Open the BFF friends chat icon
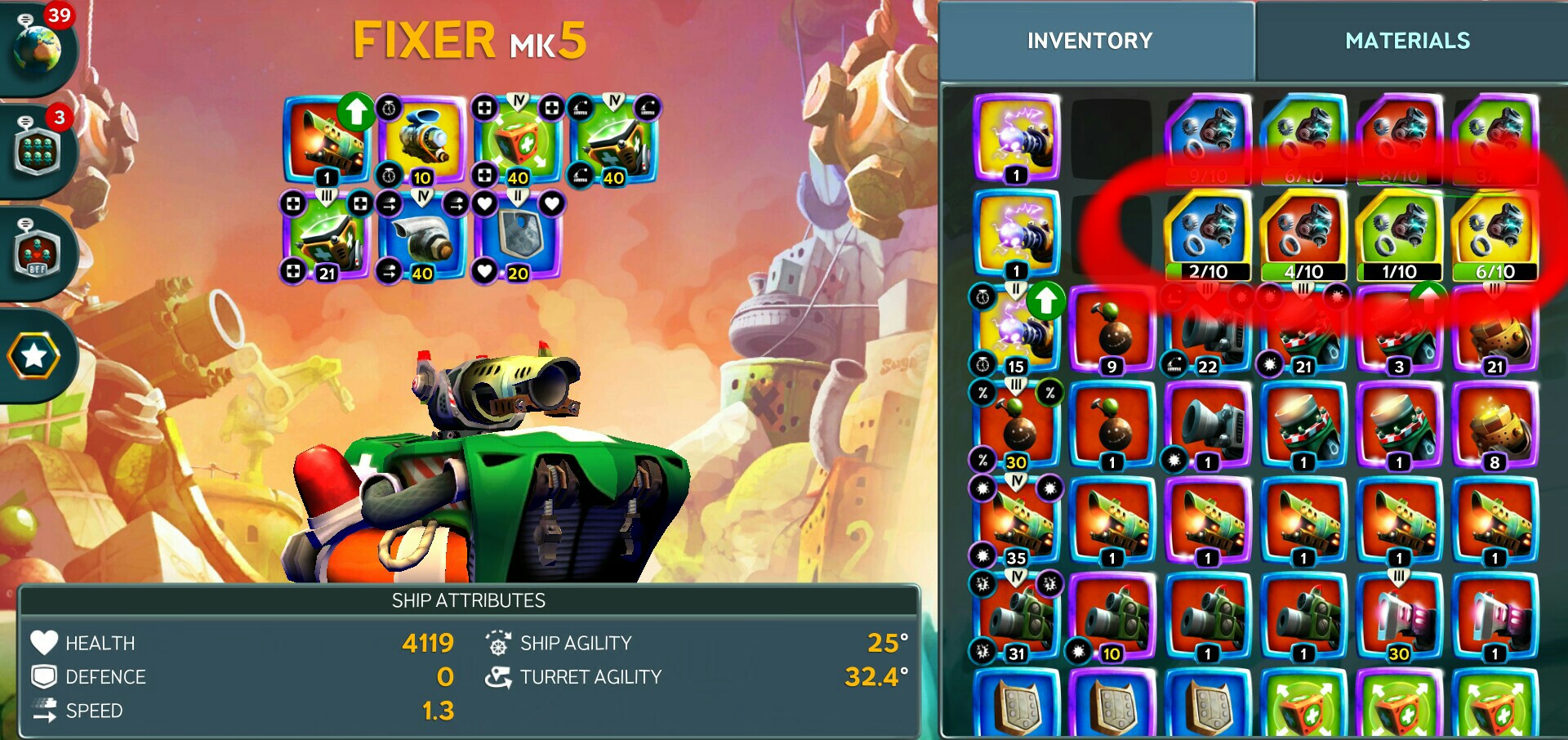This screenshot has width=1568, height=740. click(x=38, y=253)
